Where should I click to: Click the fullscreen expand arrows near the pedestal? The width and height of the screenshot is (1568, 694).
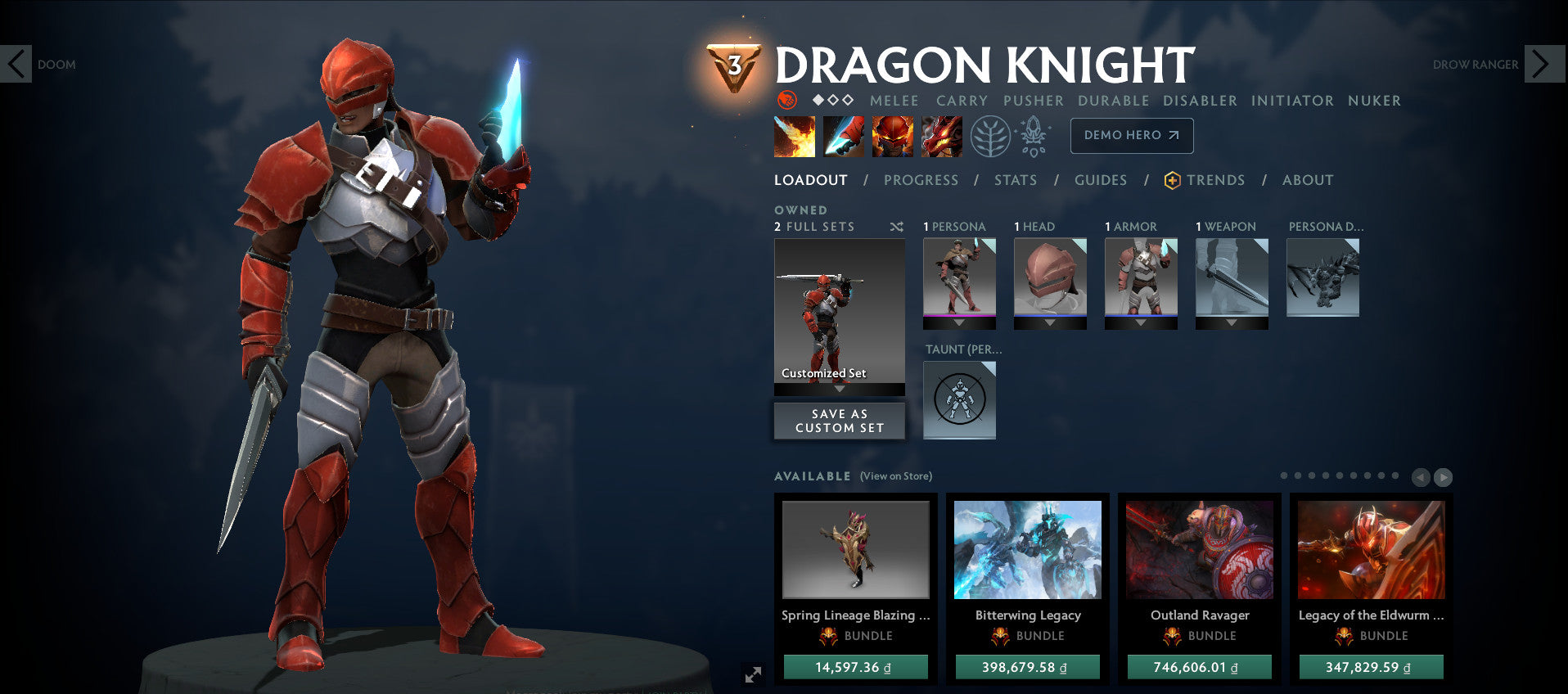pos(754,675)
